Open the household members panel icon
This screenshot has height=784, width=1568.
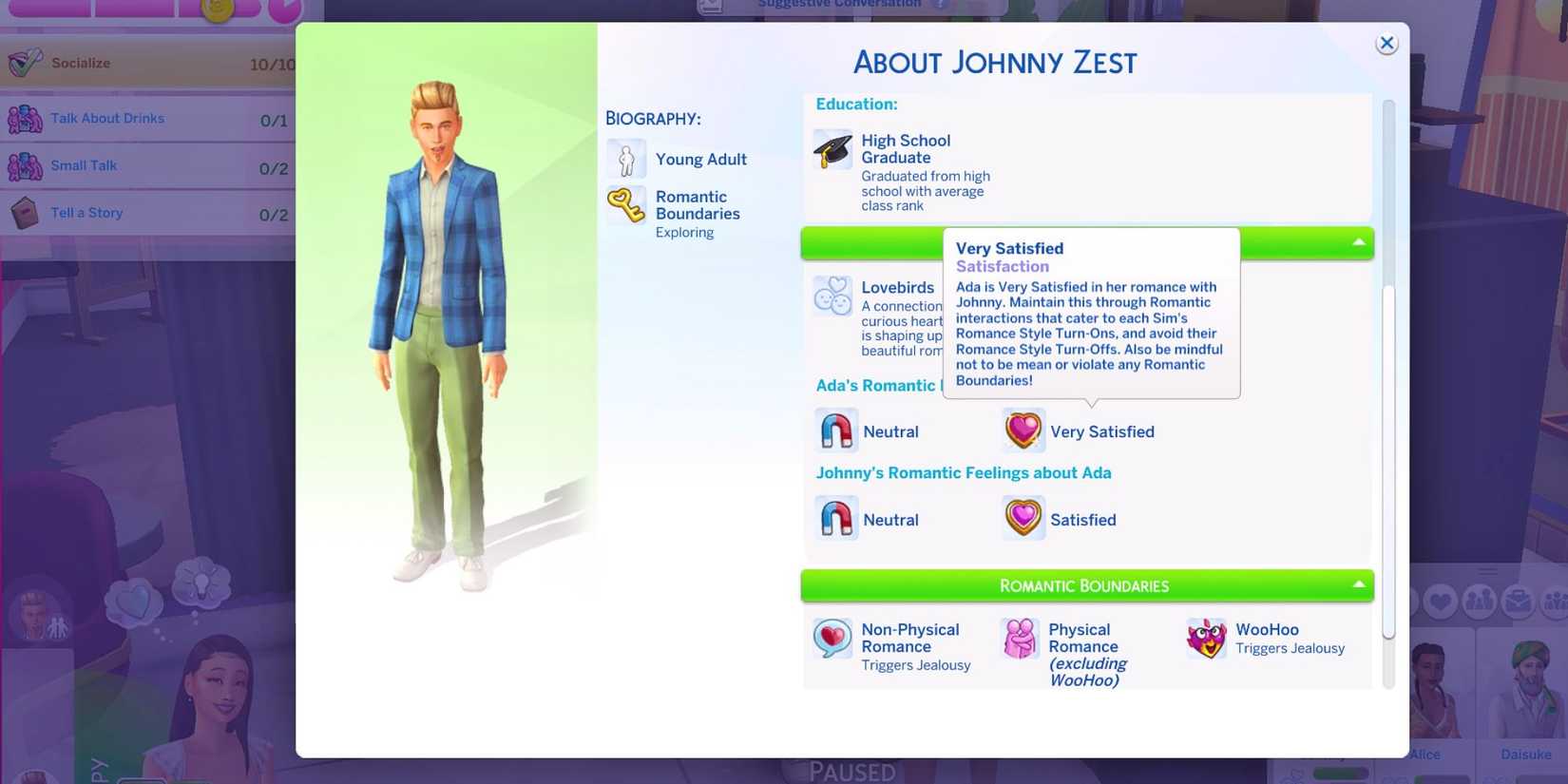coord(1479,601)
